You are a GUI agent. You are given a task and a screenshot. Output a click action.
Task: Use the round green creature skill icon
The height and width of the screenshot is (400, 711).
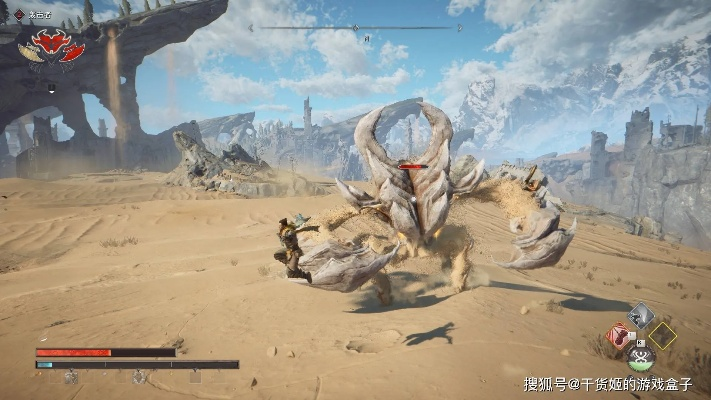tap(640, 357)
